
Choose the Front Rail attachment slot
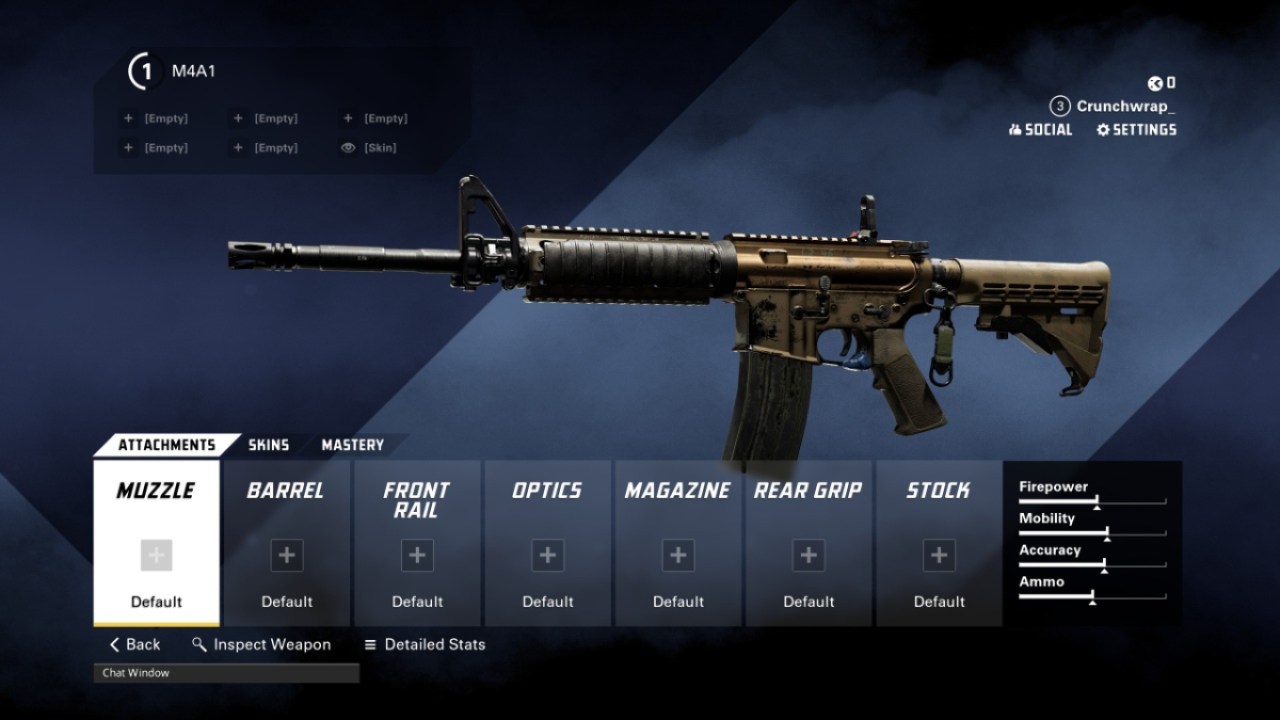[417, 543]
